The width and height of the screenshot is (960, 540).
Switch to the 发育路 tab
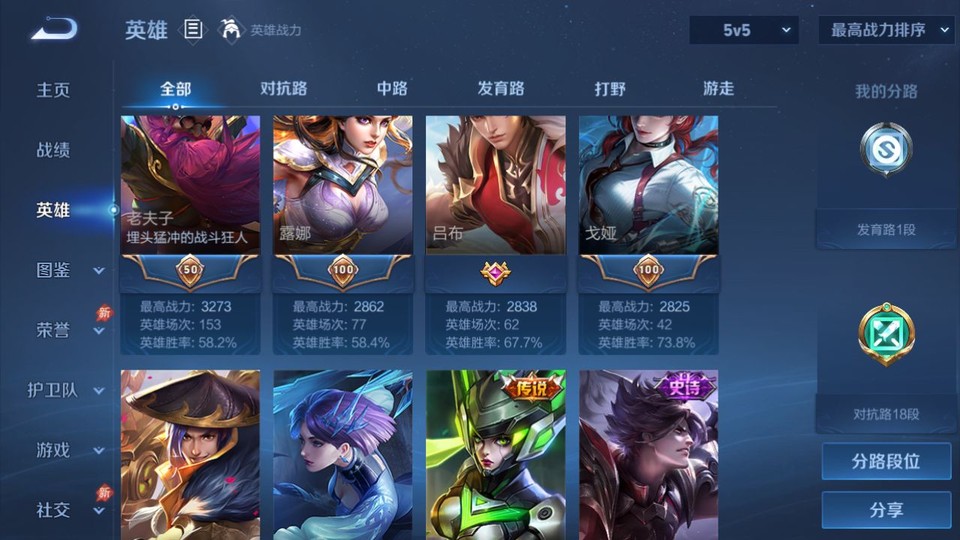coord(501,88)
